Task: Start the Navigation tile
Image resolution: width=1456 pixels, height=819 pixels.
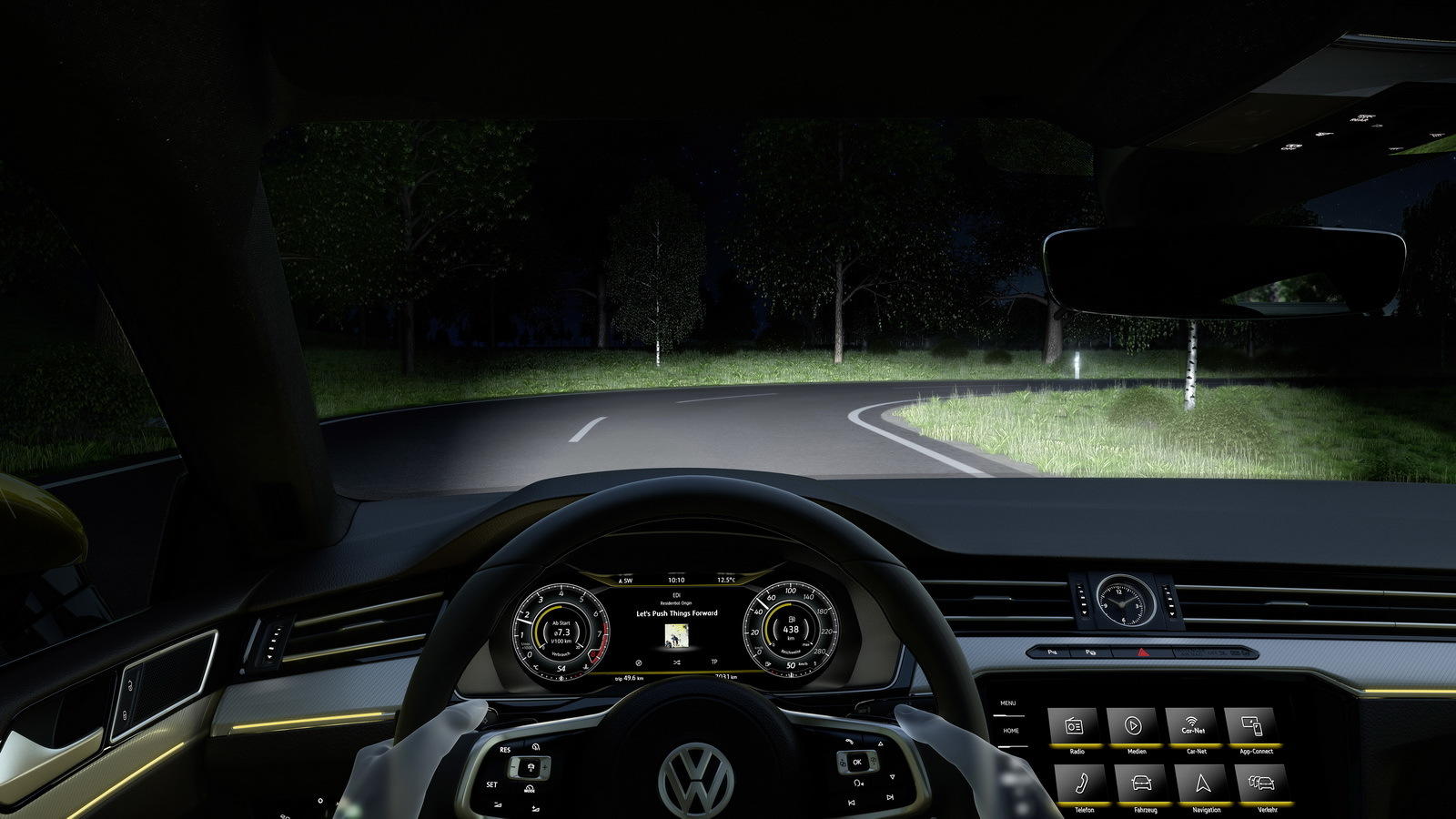Action: (1203, 783)
